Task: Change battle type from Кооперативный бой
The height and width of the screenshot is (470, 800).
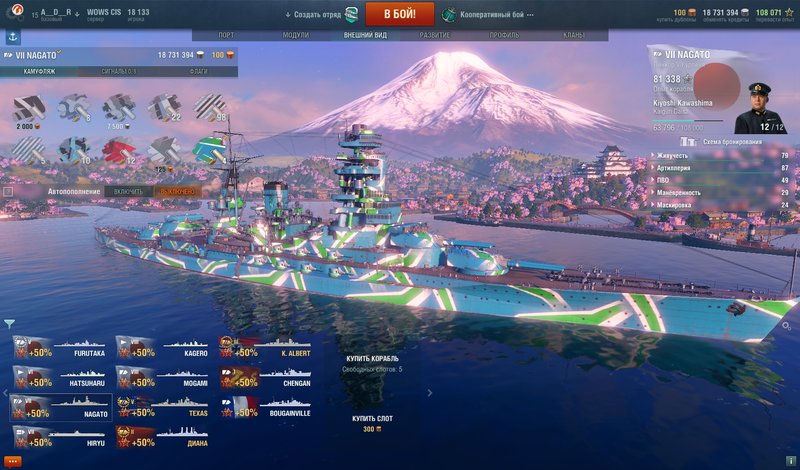Action: pyautogui.click(x=487, y=15)
